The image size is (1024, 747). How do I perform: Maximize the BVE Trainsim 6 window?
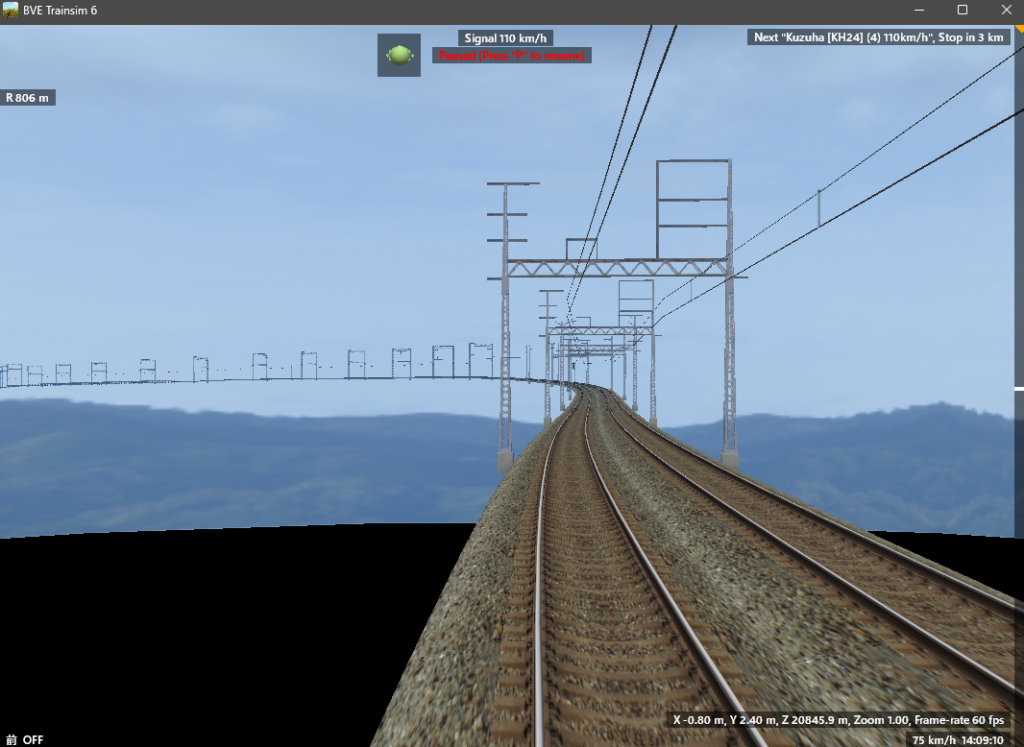pos(962,10)
